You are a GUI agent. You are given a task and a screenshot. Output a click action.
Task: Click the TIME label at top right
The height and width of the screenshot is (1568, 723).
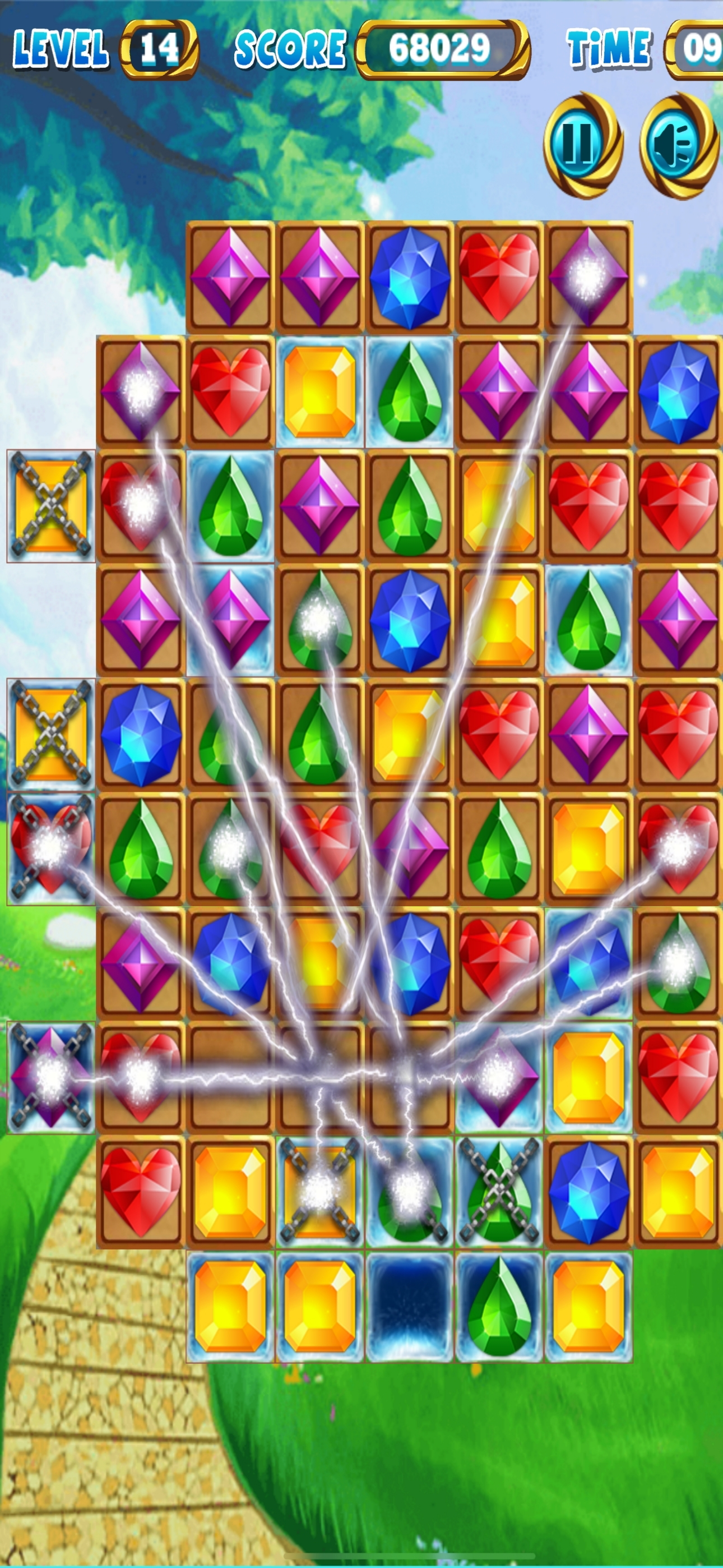click(x=609, y=48)
